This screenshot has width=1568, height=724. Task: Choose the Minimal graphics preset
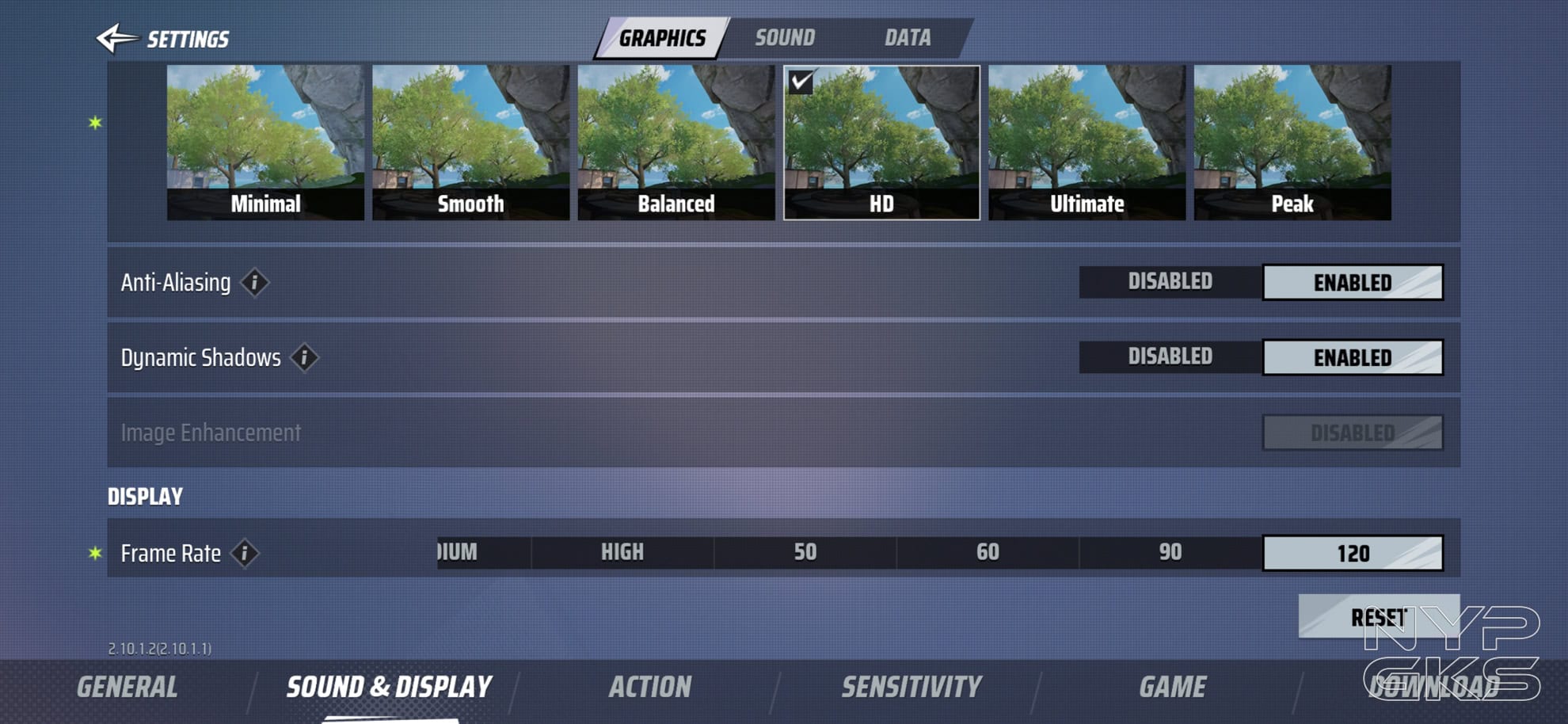265,143
